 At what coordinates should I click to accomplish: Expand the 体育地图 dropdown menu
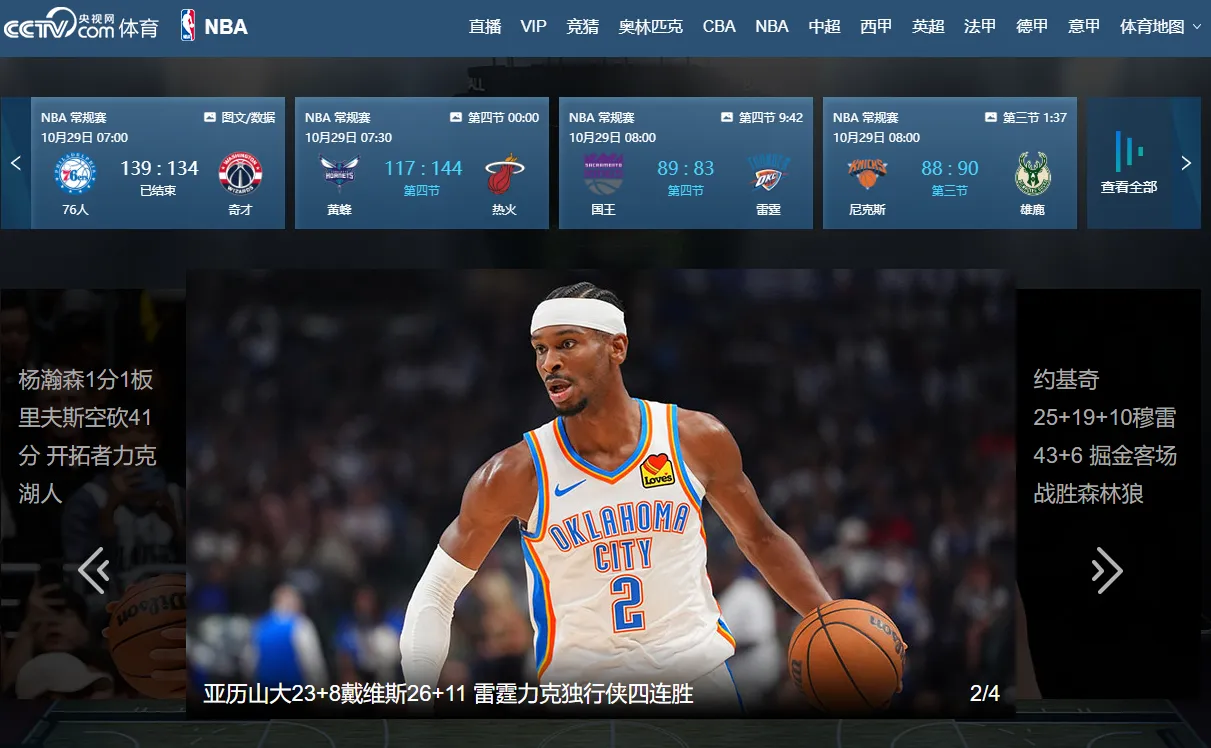point(1160,27)
